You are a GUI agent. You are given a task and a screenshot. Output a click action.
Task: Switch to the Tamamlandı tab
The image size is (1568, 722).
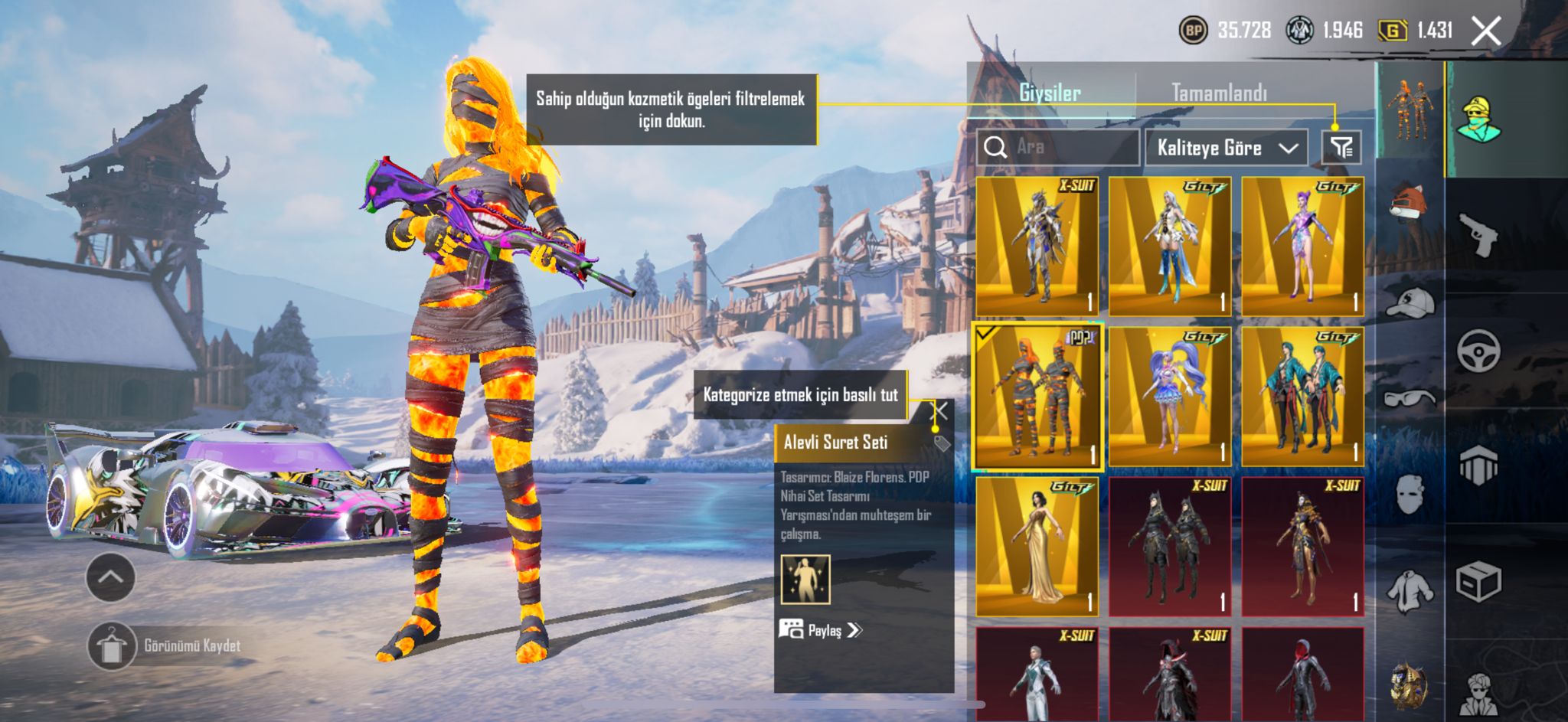tap(1219, 93)
